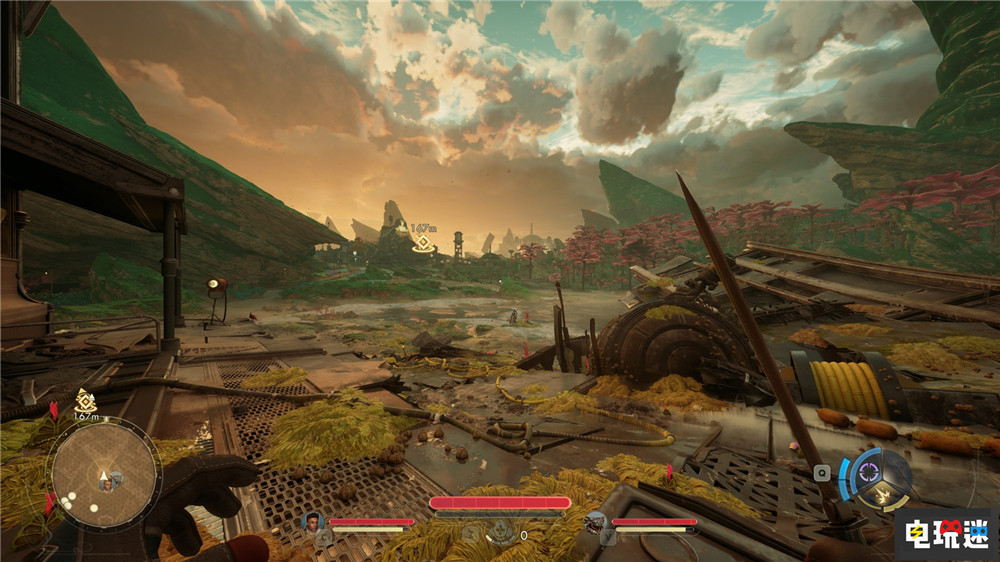
Task: Select the golden objective waypoint marker showing 167m
Action: 423,242
